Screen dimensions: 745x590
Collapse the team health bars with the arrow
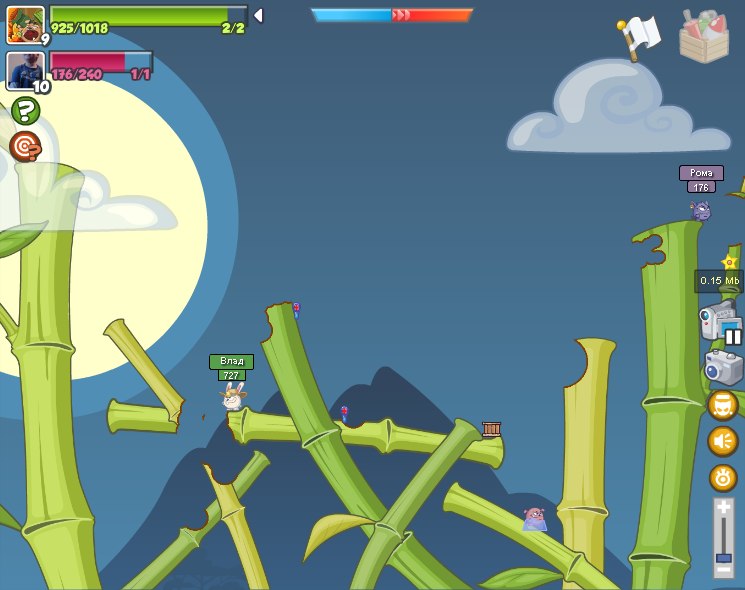pyautogui.click(x=258, y=15)
